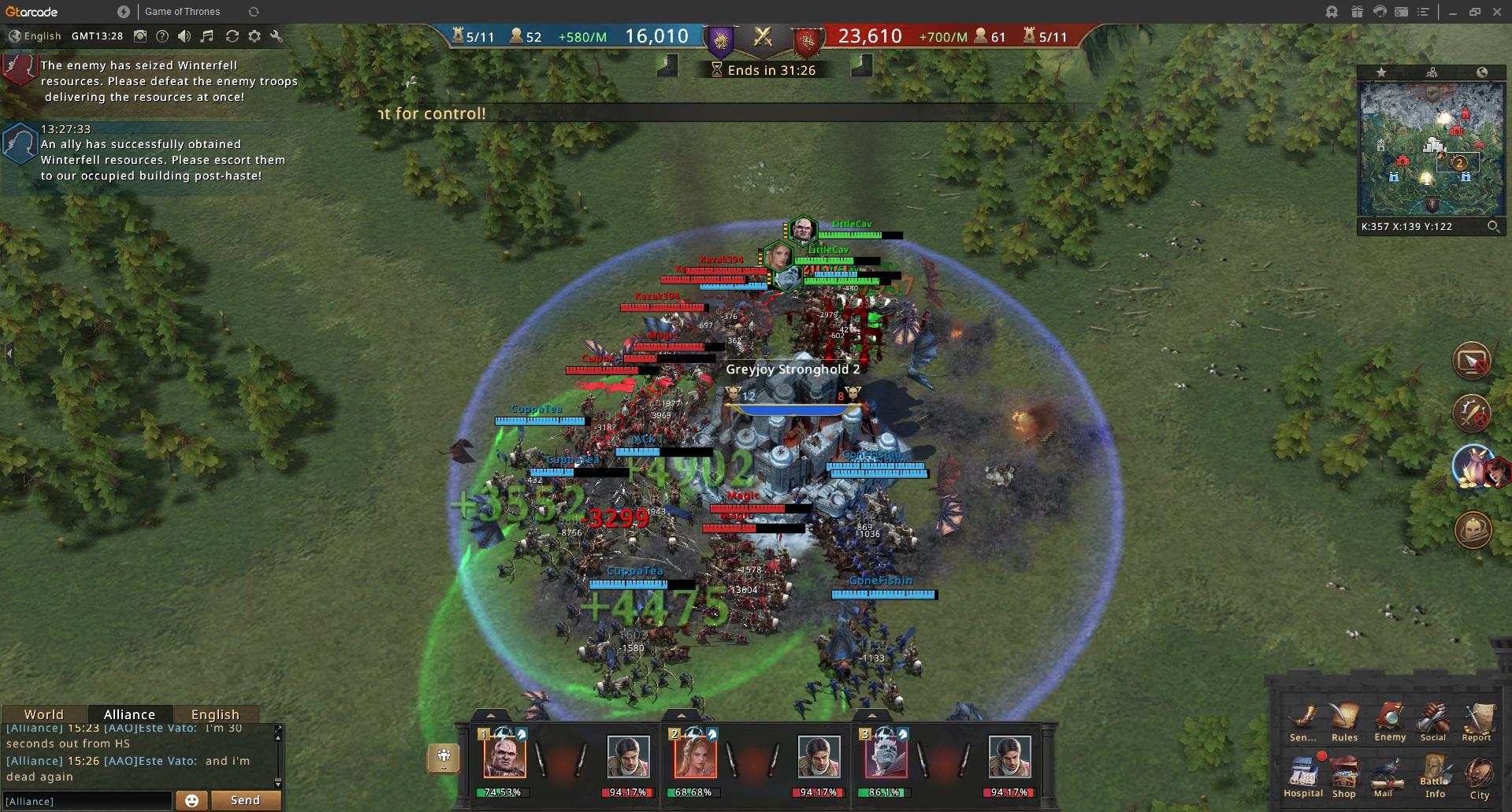The image size is (1512, 812).
Task: Click the minimap coordinate search magnifier
Action: tap(1493, 227)
